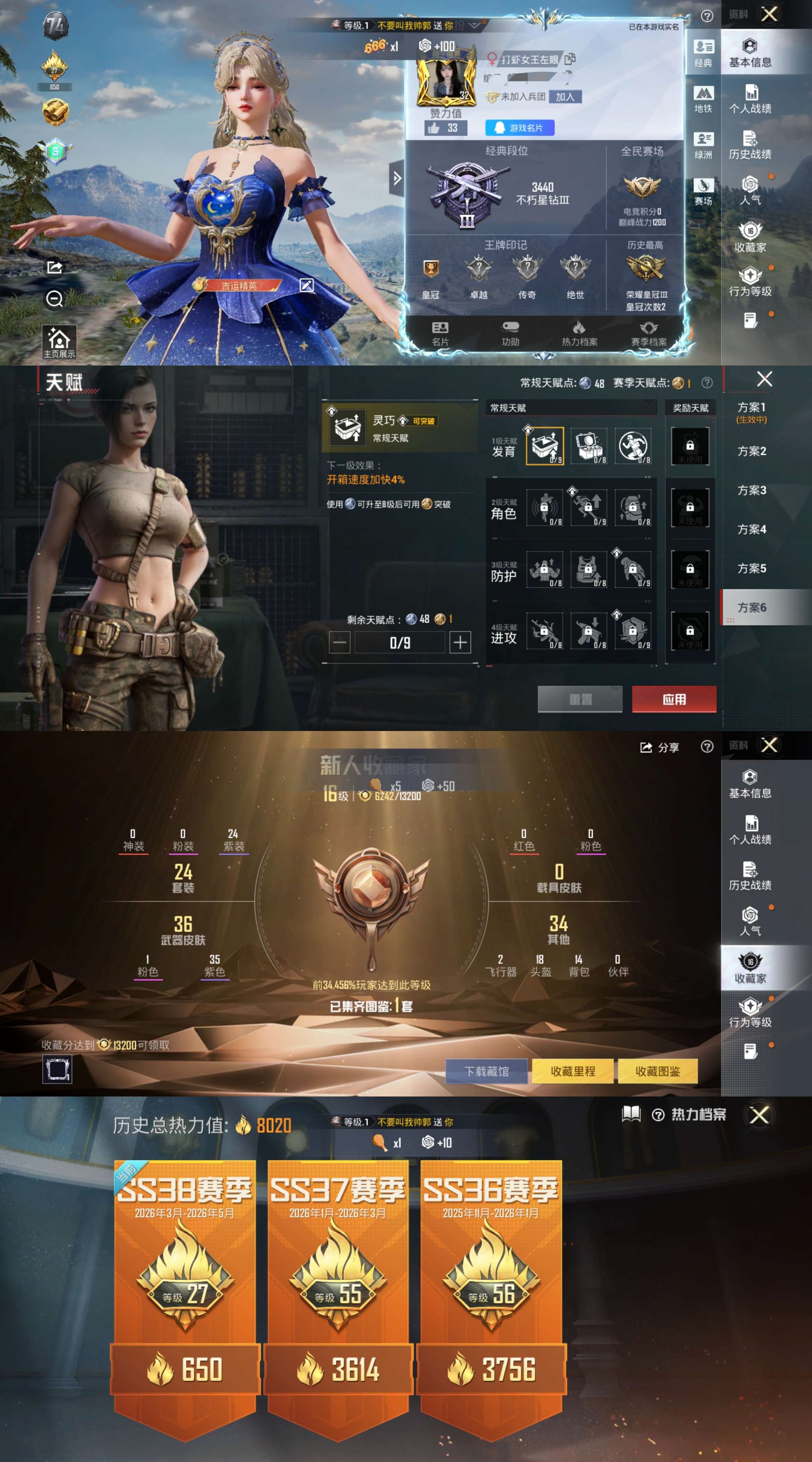Open the 主页展示 homepage display button
Image resolution: width=812 pixels, height=1462 pixels.
(x=59, y=342)
